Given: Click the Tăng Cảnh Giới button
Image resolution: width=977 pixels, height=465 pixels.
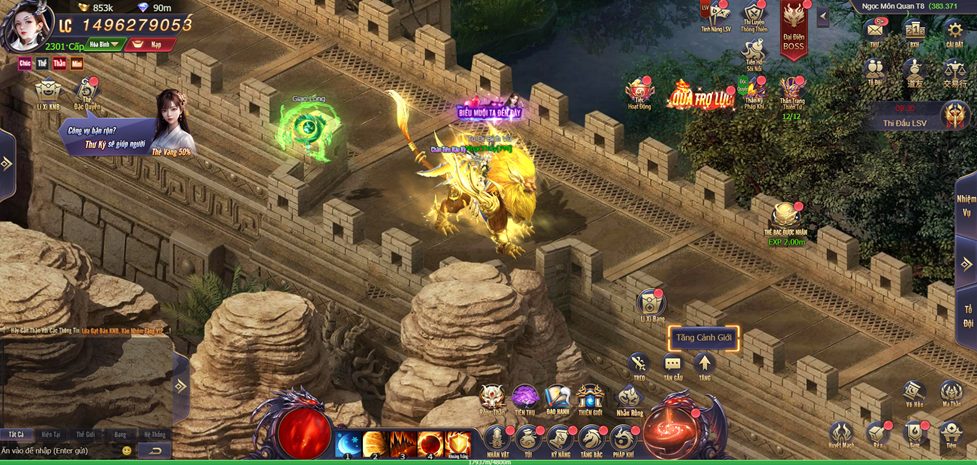Looking at the screenshot, I should click(x=703, y=338).
